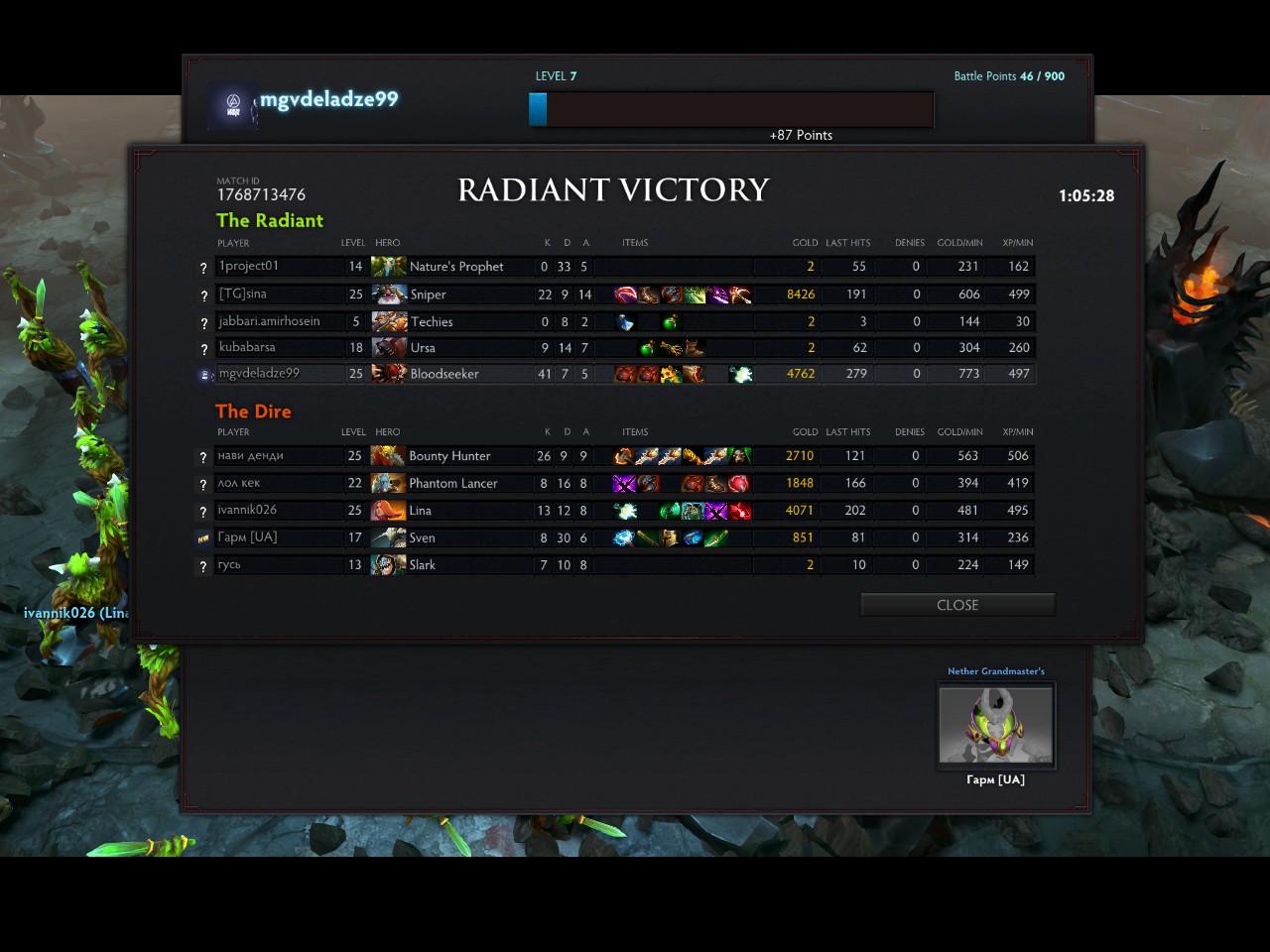Click the Techies hero portrait
The width and height of the screenshot is (1270, 952).
click(388, 321)
